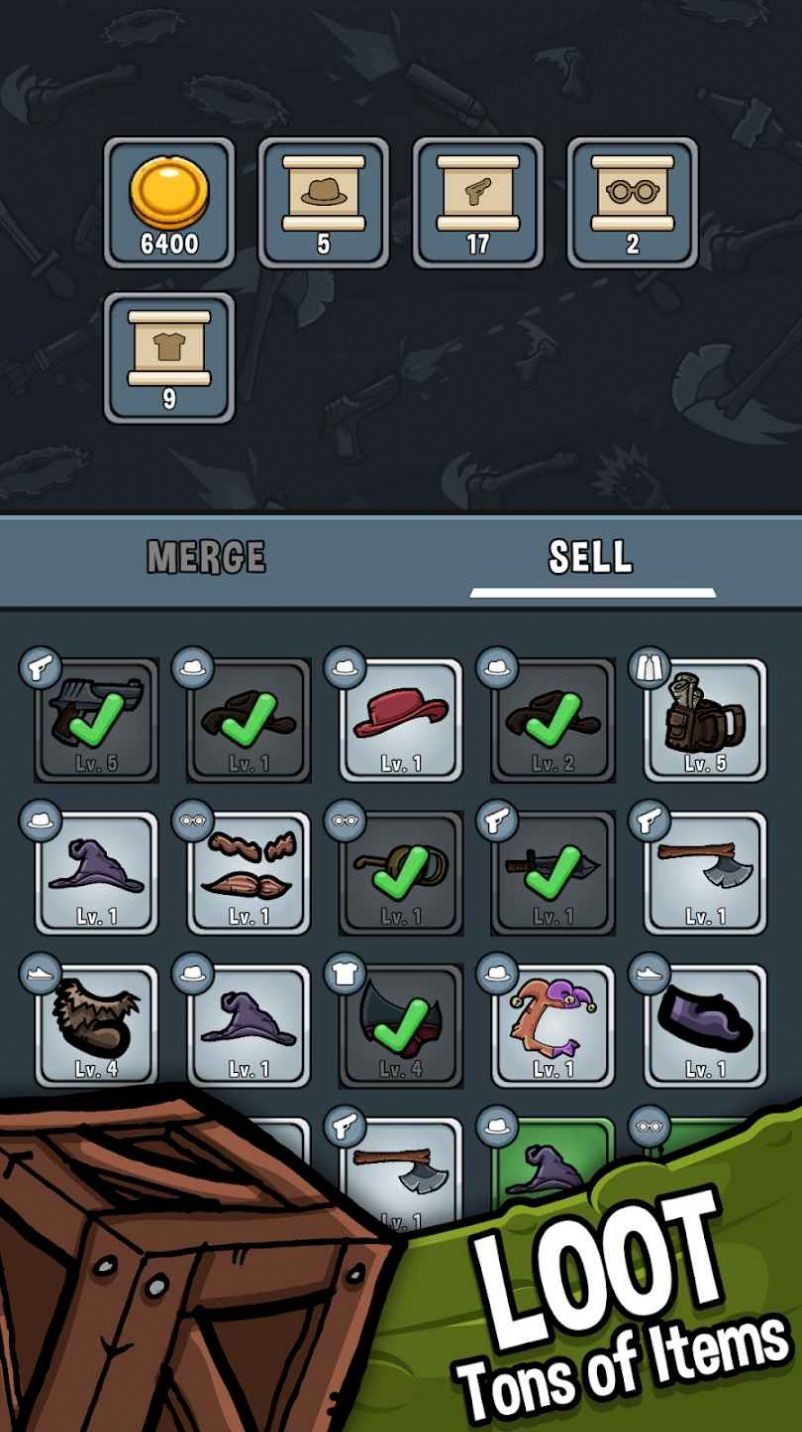The width and height of the screenshot is (802, 1432).
Task: Select the Sell tab
Action: coord(590,557)
